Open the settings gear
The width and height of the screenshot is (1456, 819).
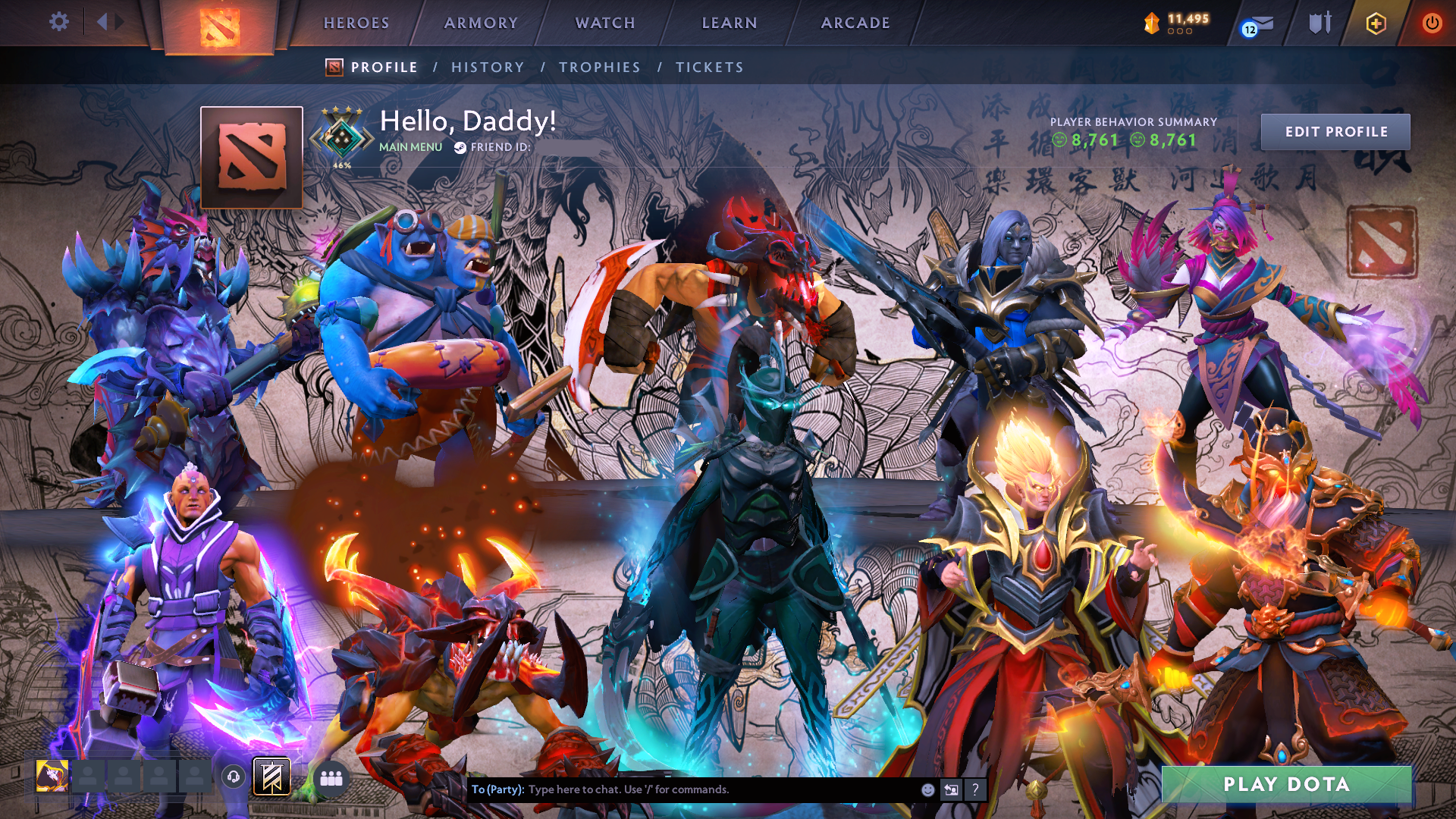tap(59, 22)
